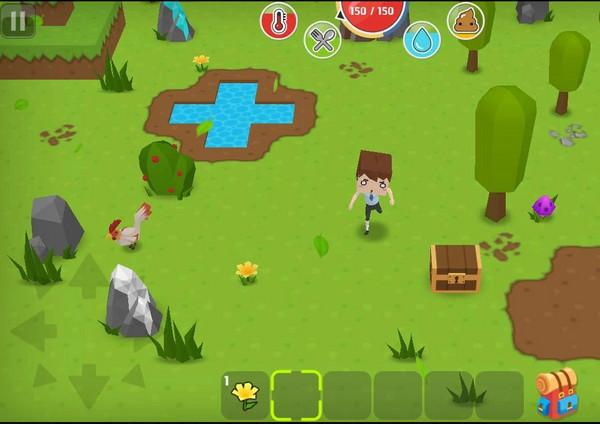Click the left arrow on the D-pad
This screenshot has width=600, height=424.
tap(34, 331)
